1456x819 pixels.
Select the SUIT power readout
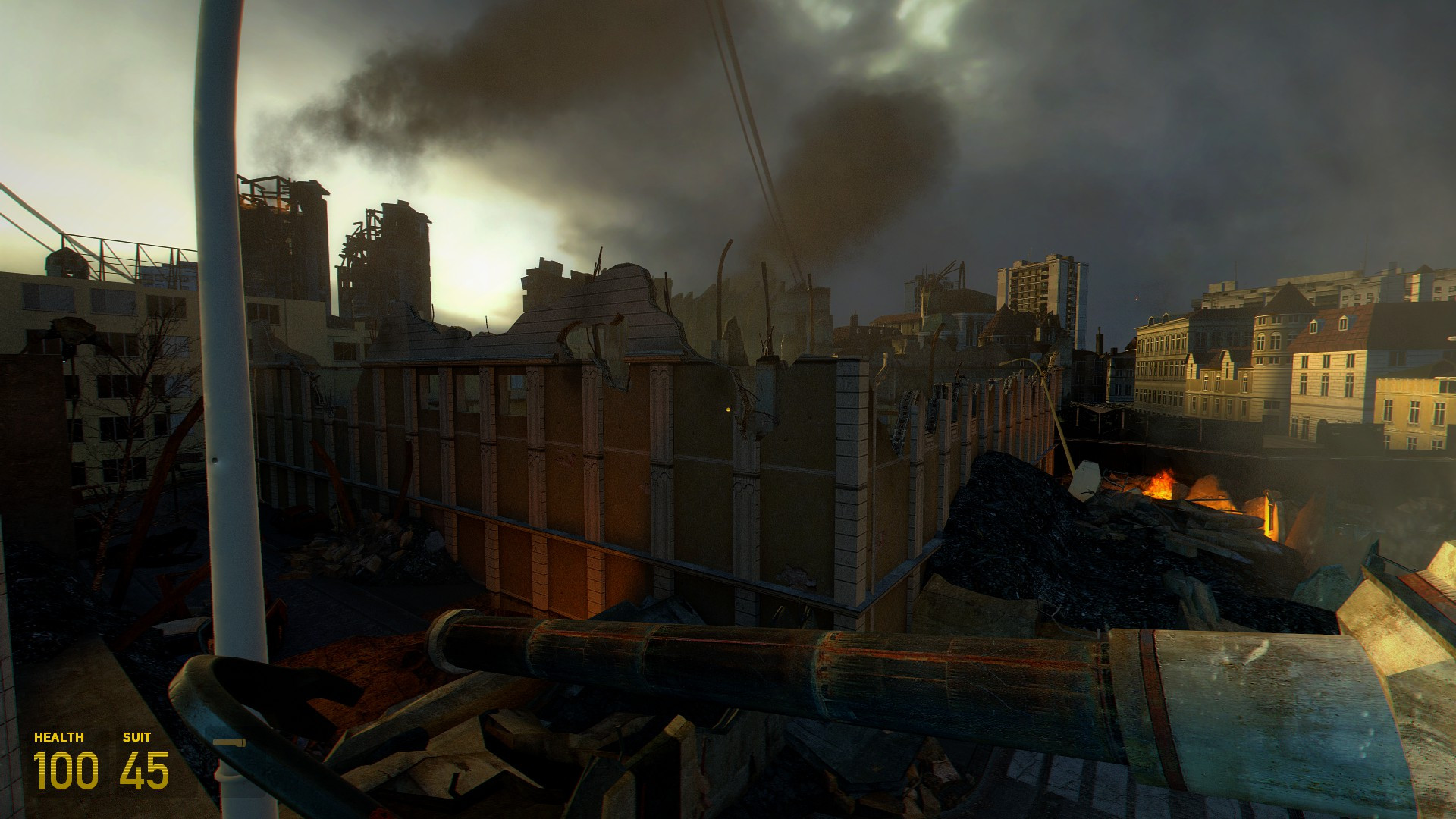(135, 736)
